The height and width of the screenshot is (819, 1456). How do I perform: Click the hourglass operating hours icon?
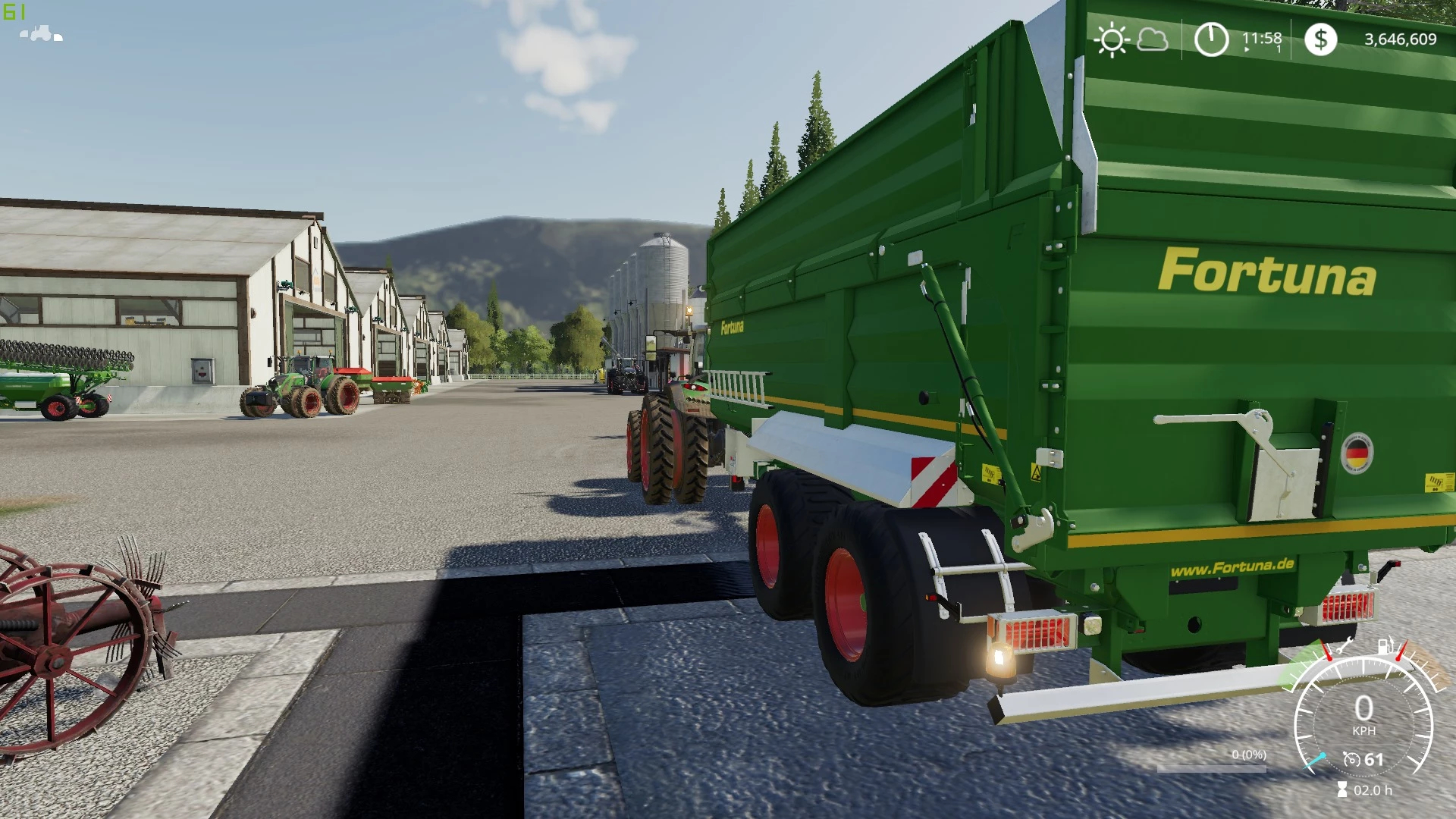click(x=1342, y=790)
